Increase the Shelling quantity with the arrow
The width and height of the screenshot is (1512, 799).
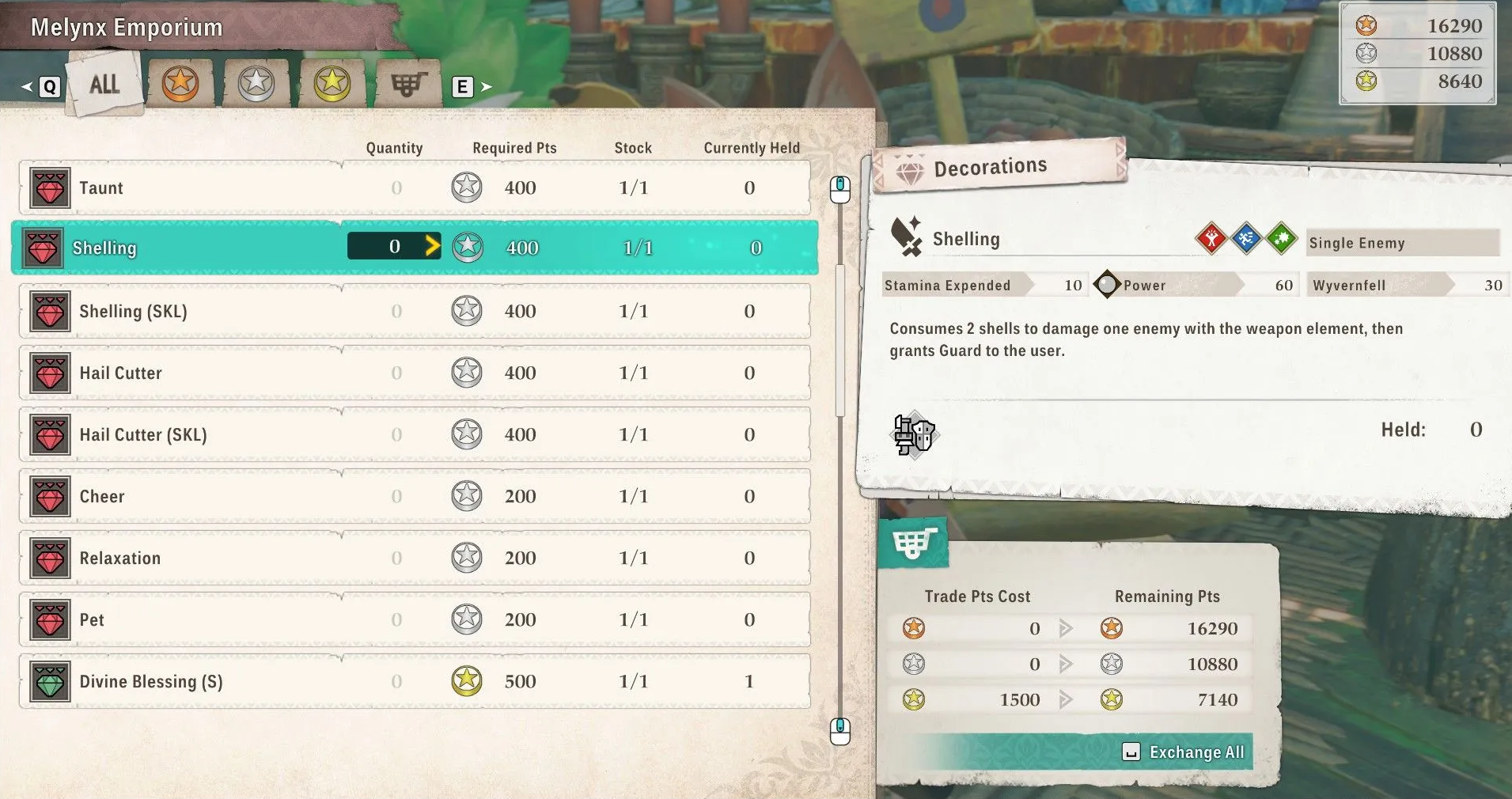[x=432, y=246]
